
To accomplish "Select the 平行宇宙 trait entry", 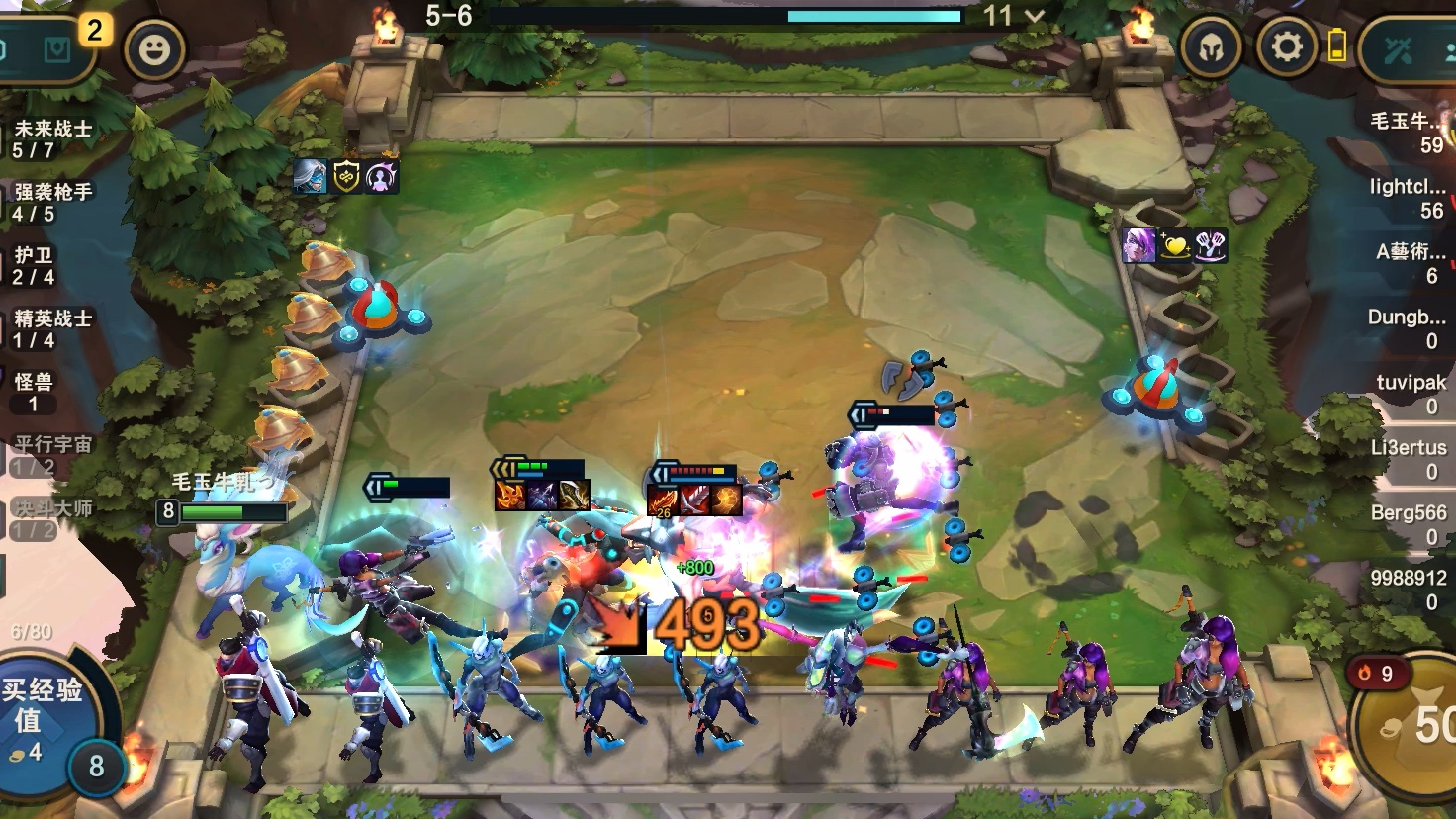I will [51, 455].
